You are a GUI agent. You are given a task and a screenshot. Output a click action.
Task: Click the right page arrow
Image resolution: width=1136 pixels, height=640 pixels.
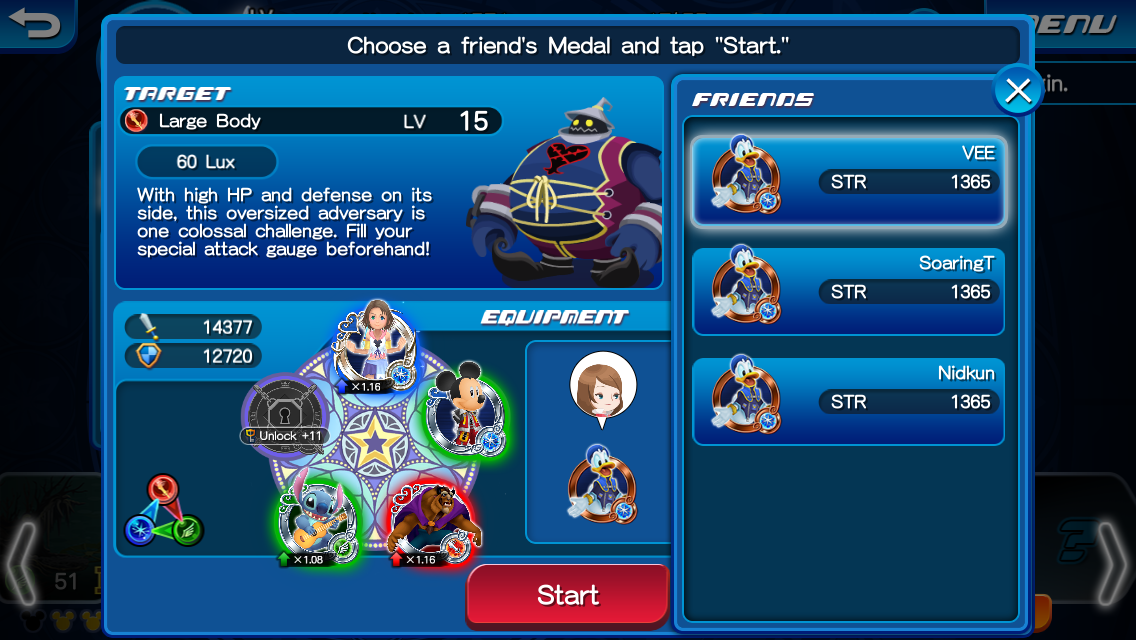click(x=1113, y=562)
